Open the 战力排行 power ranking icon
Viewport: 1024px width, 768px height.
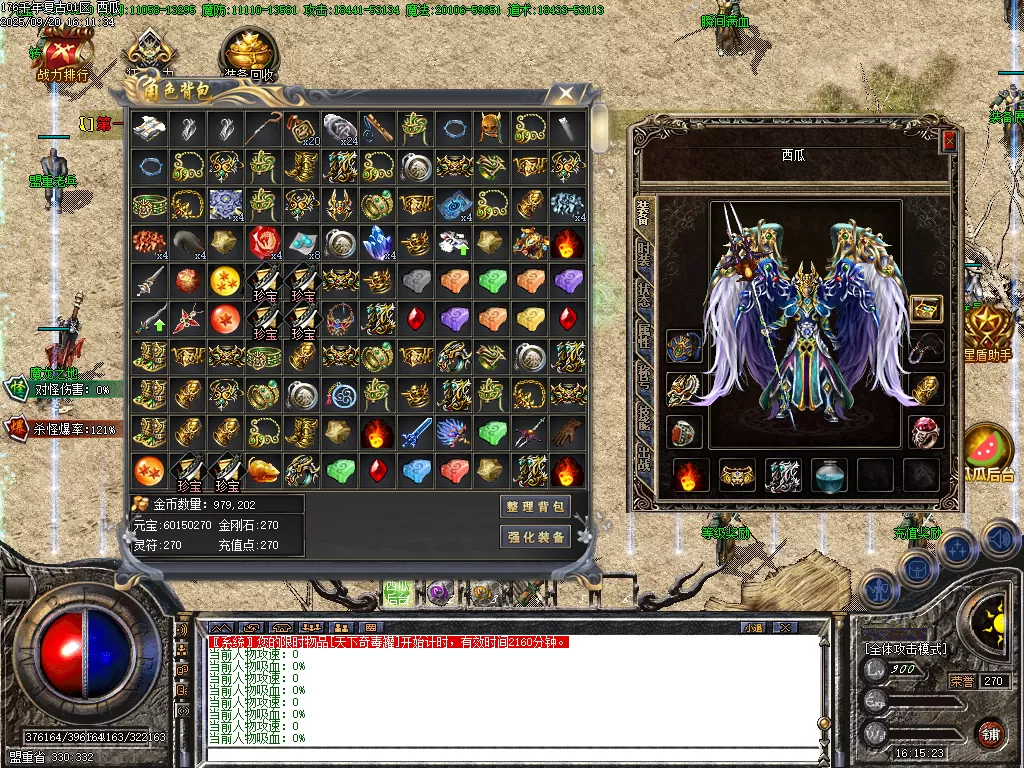pyautogui.click(x=63, y=54)
